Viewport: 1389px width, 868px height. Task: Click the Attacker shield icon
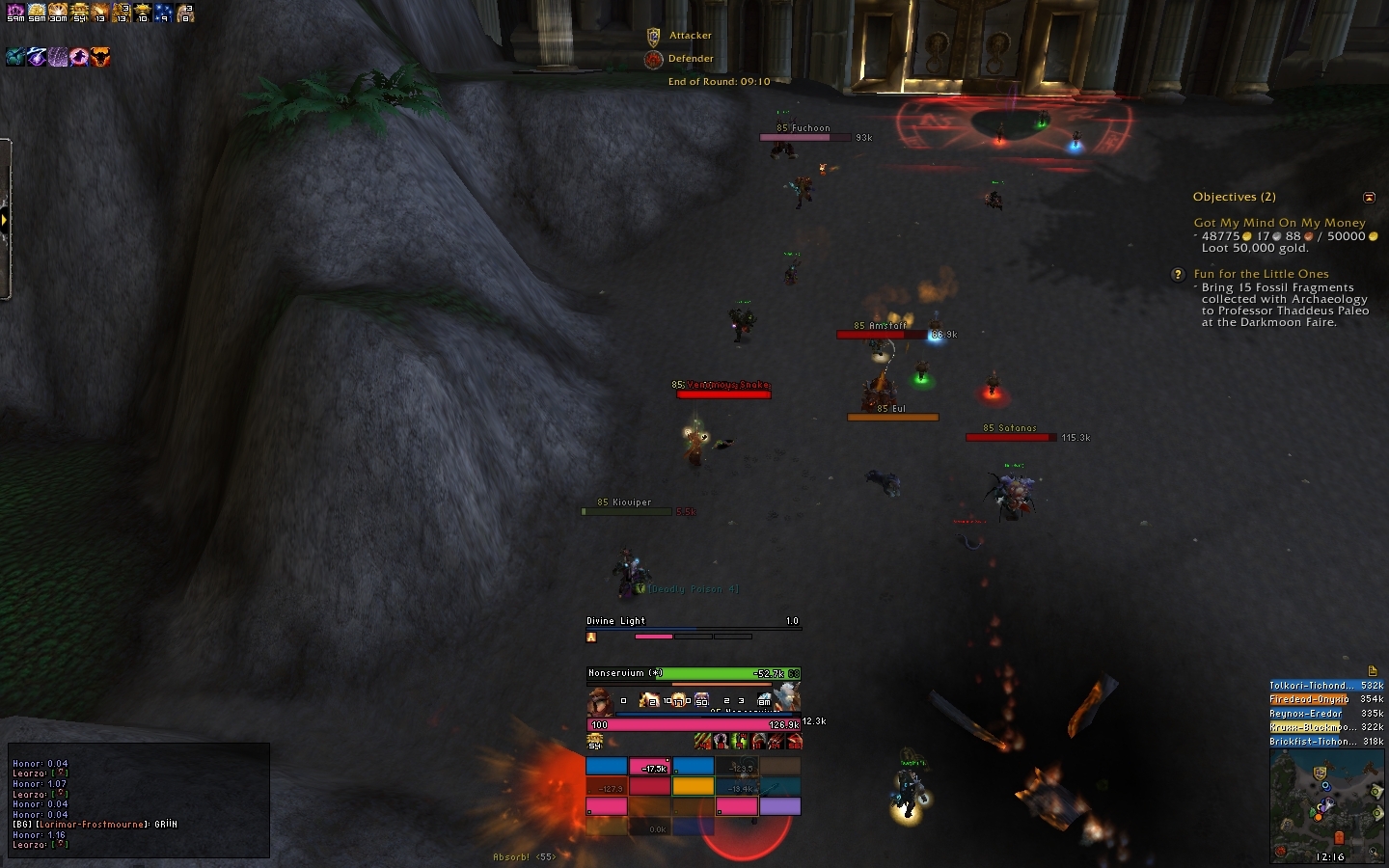[x=653, y=35]
